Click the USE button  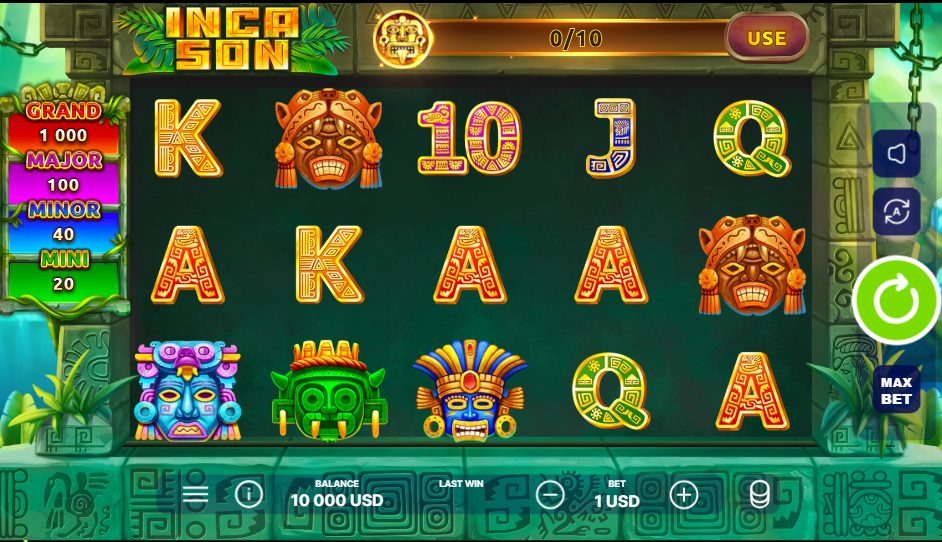click(x=766, y=39)
